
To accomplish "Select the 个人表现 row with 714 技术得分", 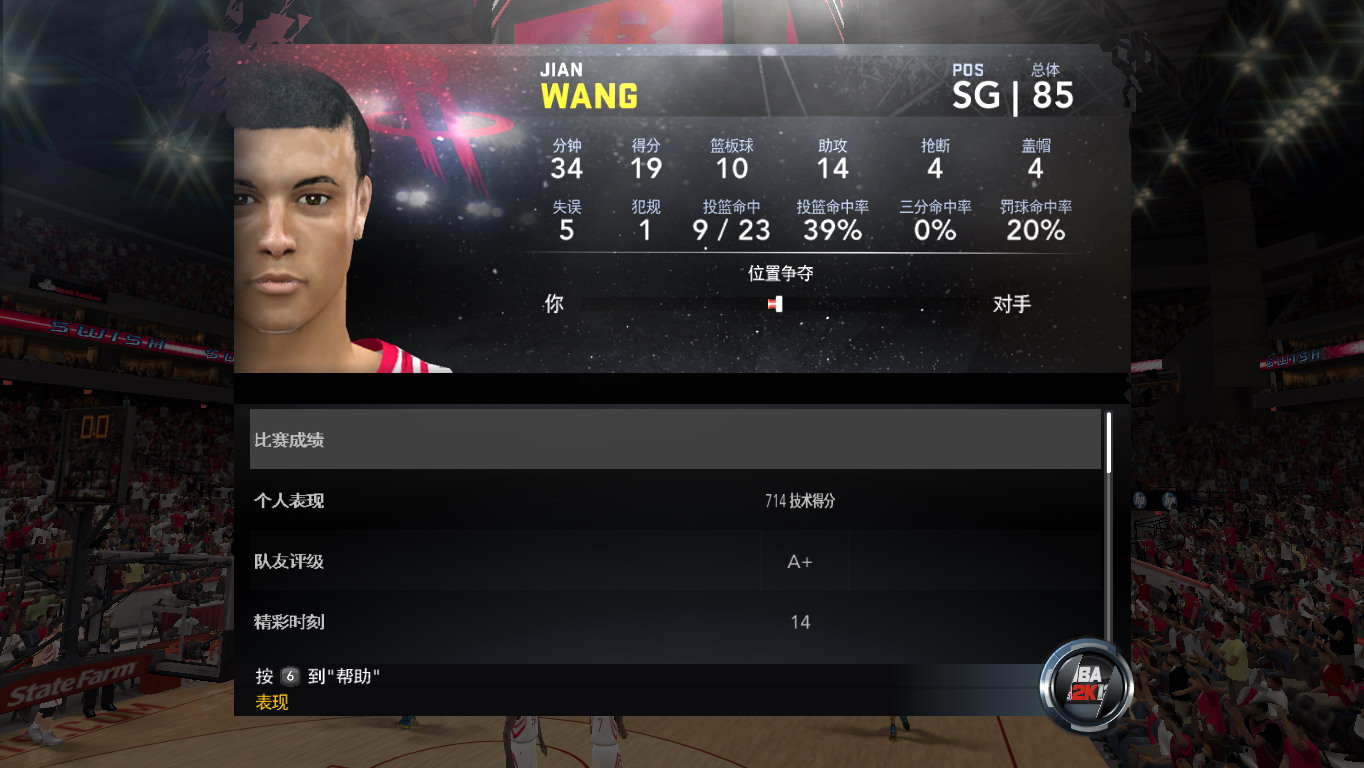I will 675,501.
